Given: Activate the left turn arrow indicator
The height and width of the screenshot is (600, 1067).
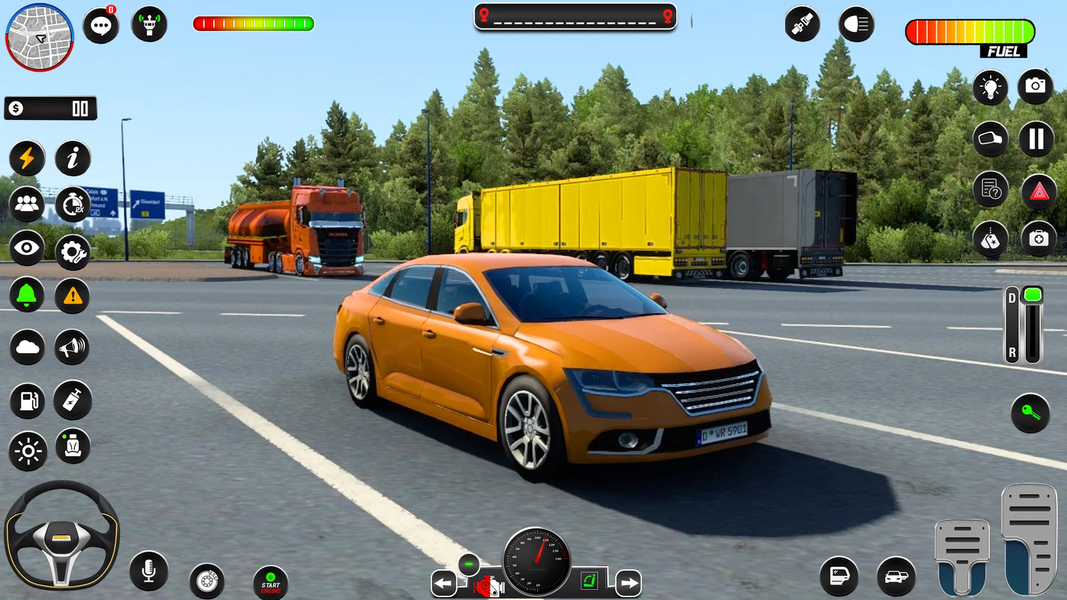Looking at the screenshot, I should click(x=443, y=583).
